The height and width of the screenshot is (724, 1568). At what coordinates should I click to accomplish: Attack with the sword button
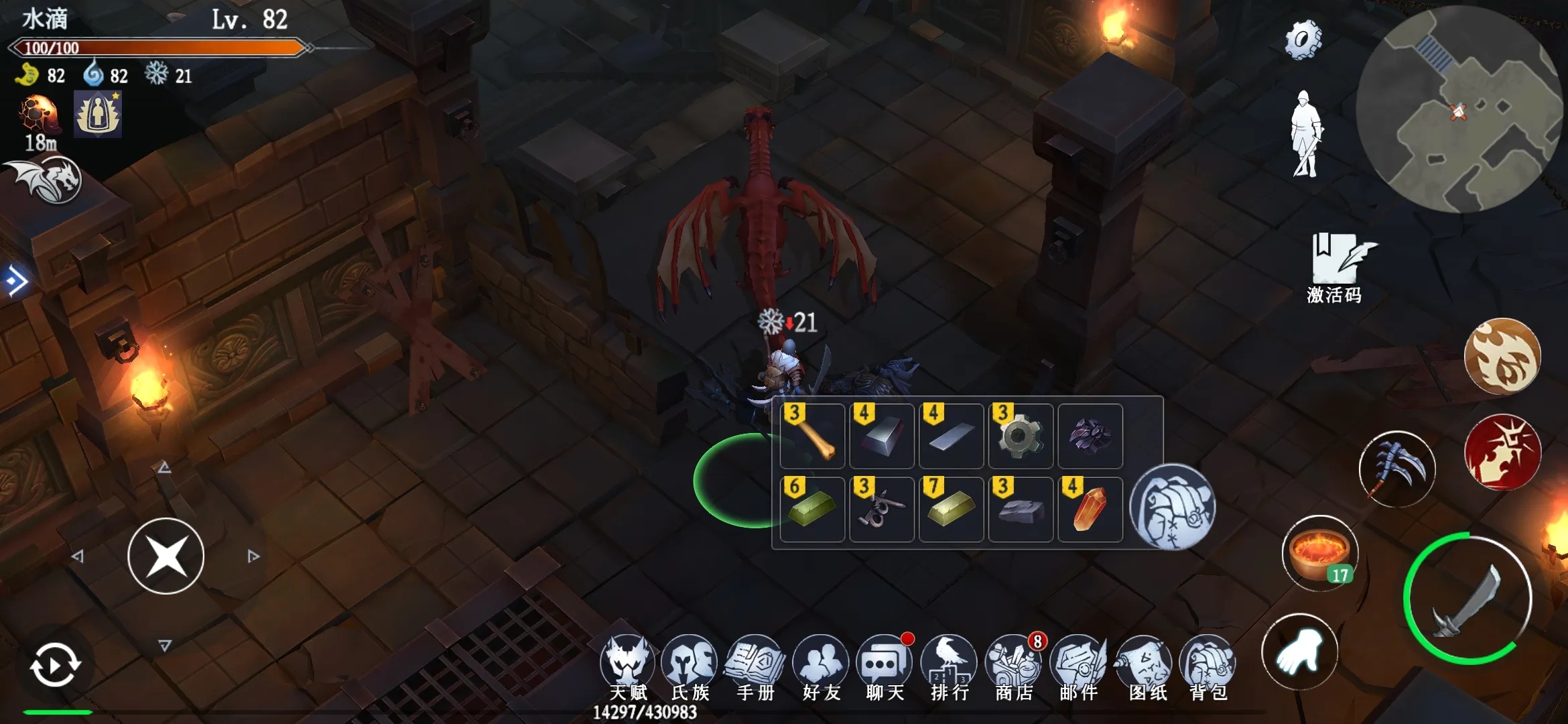(x=1467, y=599)
